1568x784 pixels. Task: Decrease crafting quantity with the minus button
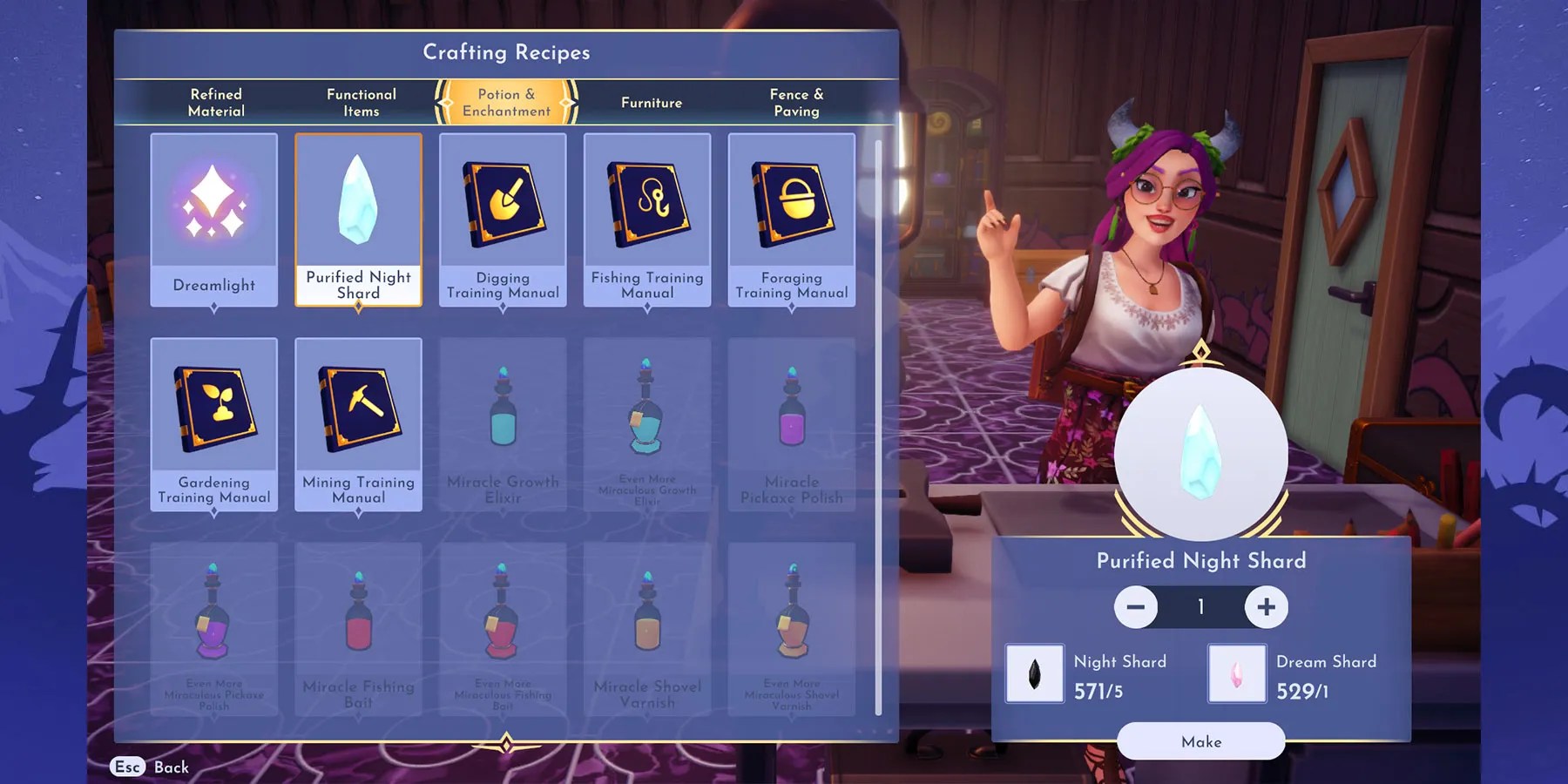pyautogui.click(x=1136, y=606)
